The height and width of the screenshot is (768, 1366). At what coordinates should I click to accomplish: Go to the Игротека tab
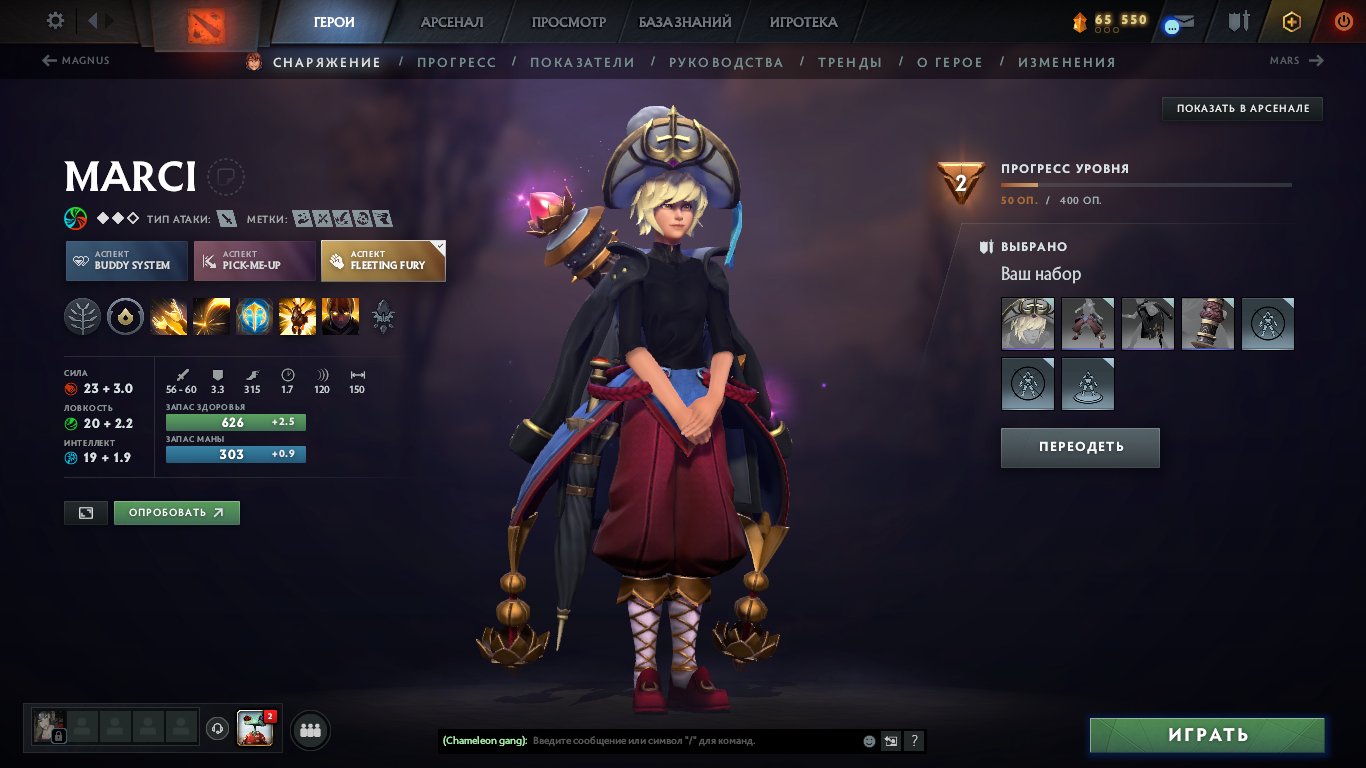tap(803, 22)
